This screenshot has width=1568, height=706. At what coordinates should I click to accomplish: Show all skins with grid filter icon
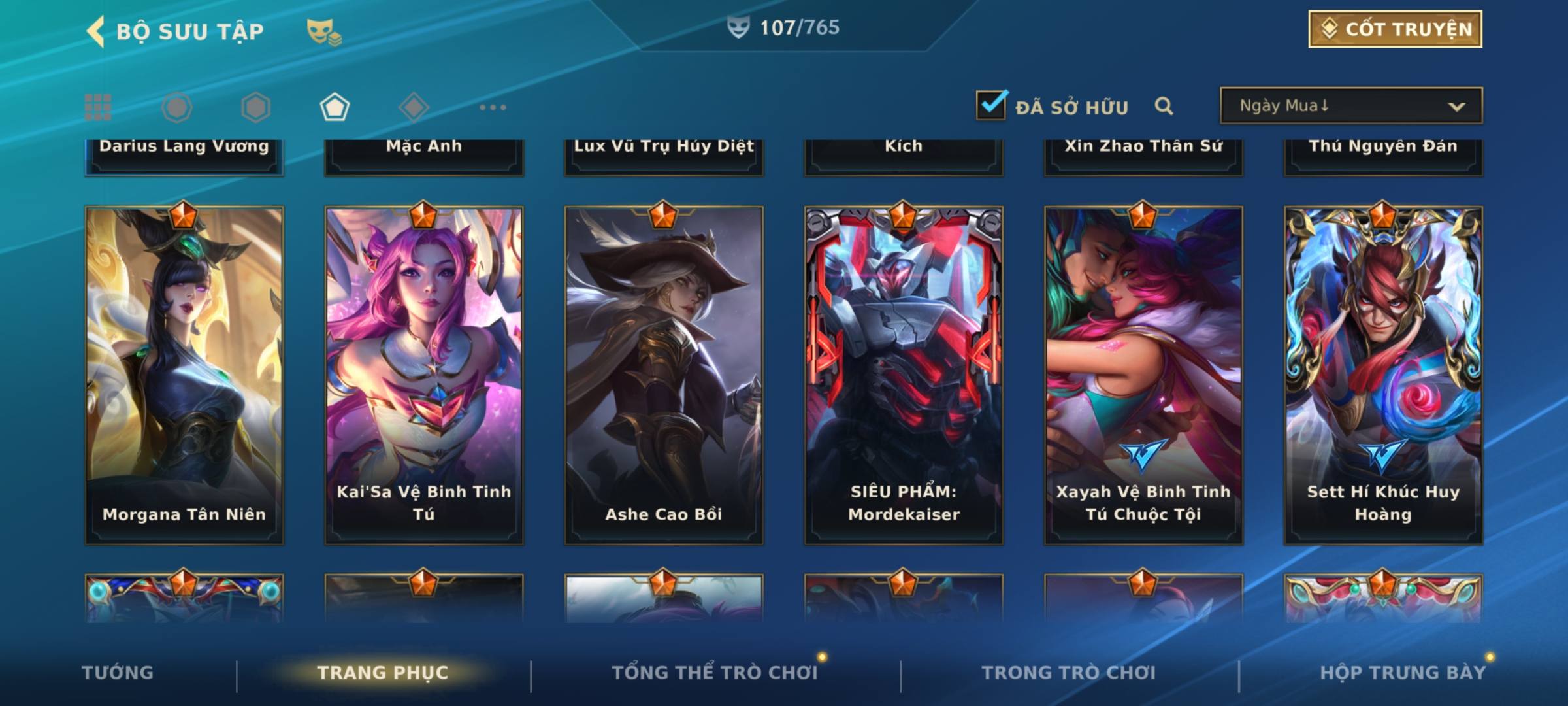[x=98, y=107]
